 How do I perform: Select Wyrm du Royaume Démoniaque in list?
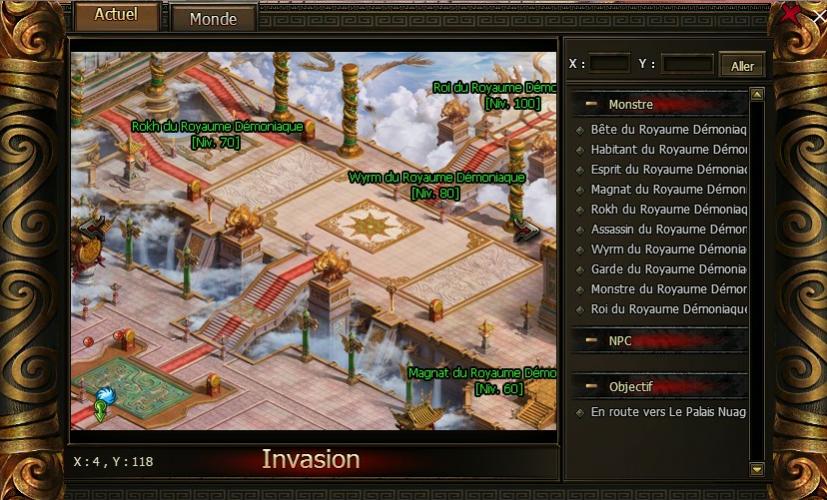click(x=668, y=250)
